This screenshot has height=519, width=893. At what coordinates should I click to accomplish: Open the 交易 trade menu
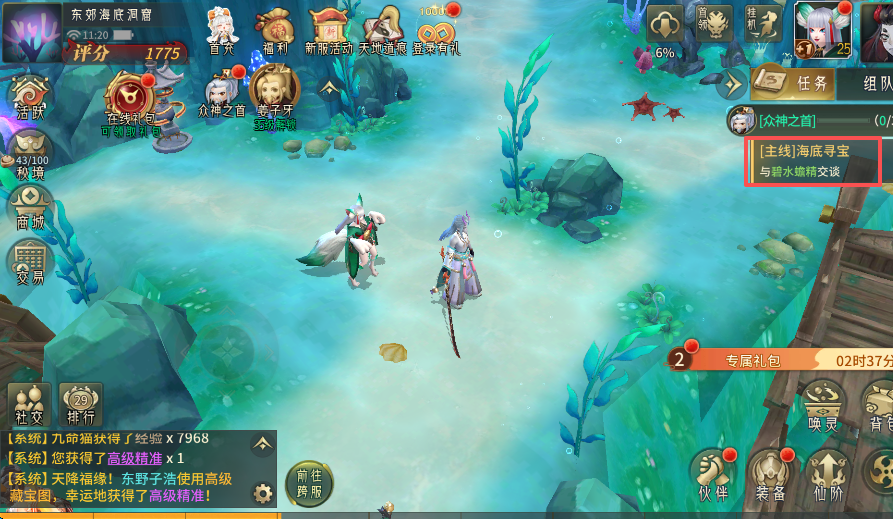(29, 263)
